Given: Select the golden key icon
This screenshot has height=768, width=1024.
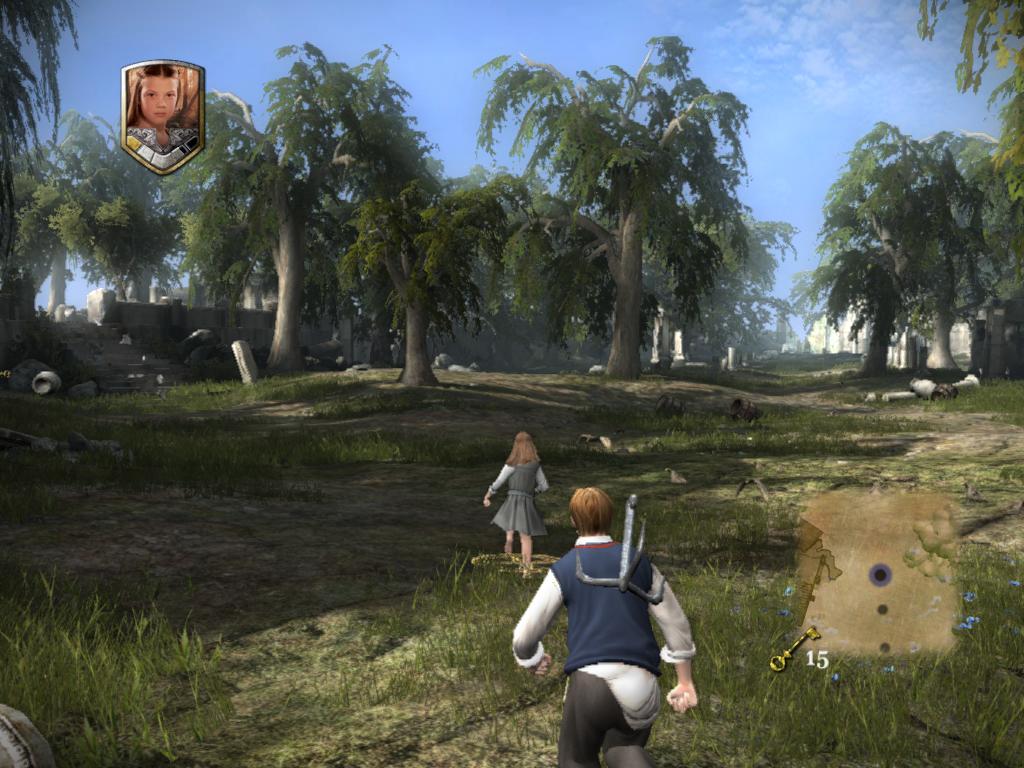Looking at the screenshot, I should (x=794, y=649).
